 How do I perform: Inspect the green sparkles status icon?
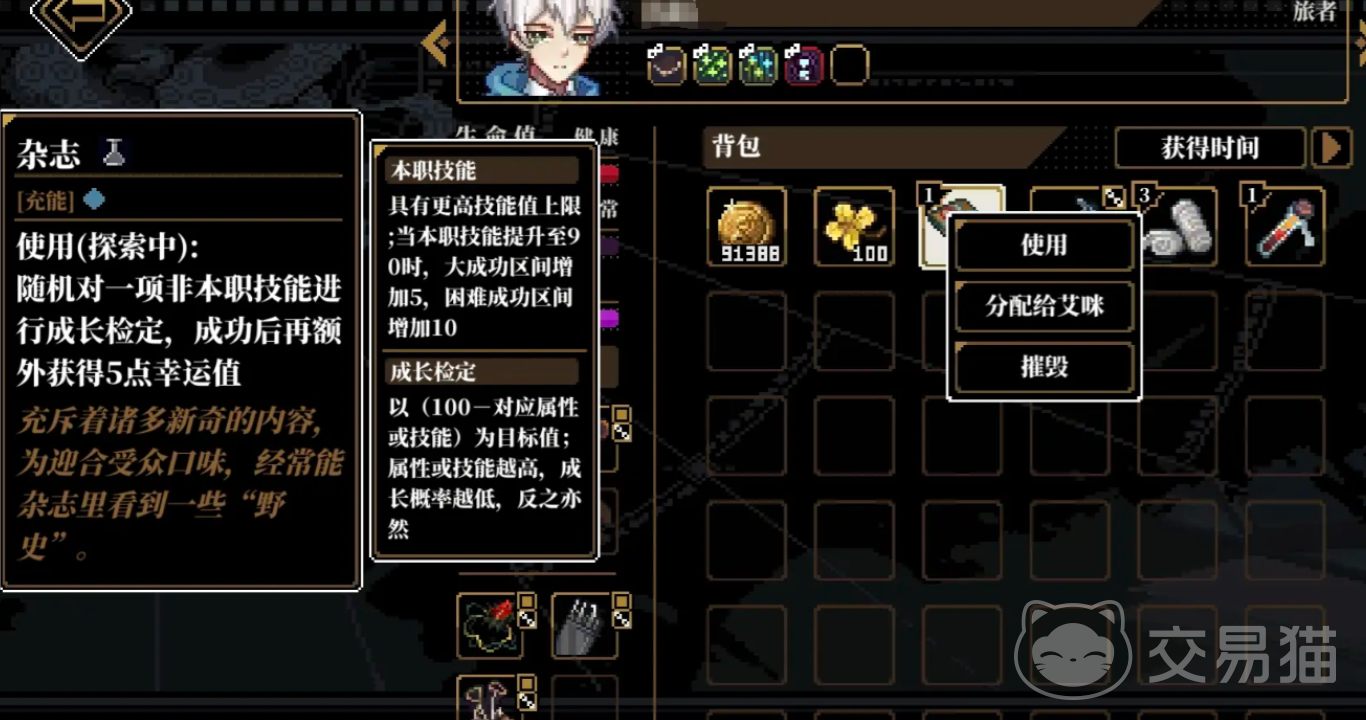click(x=711, y=66)
